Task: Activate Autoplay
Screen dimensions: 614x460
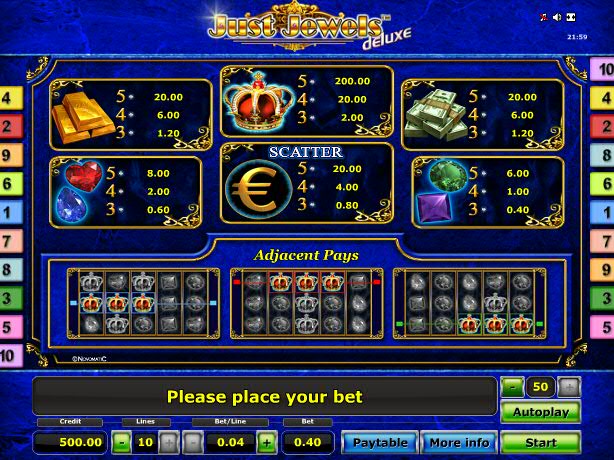Action: pyautogui.click(x=540, y=411)
